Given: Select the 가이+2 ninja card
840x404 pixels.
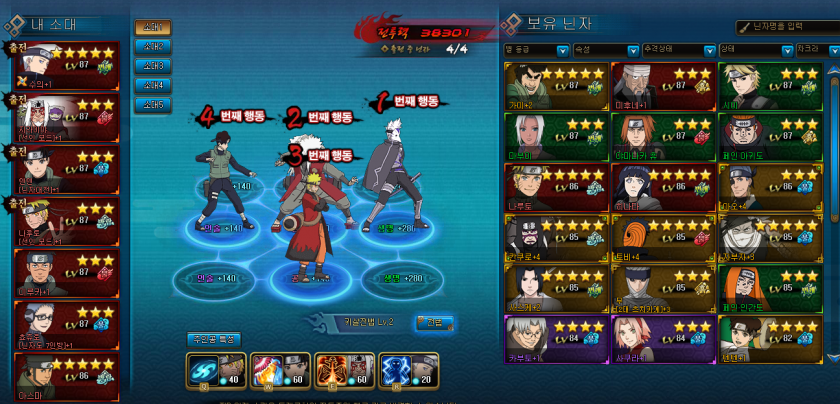Looking at the screenshot, I should (556, 85).
